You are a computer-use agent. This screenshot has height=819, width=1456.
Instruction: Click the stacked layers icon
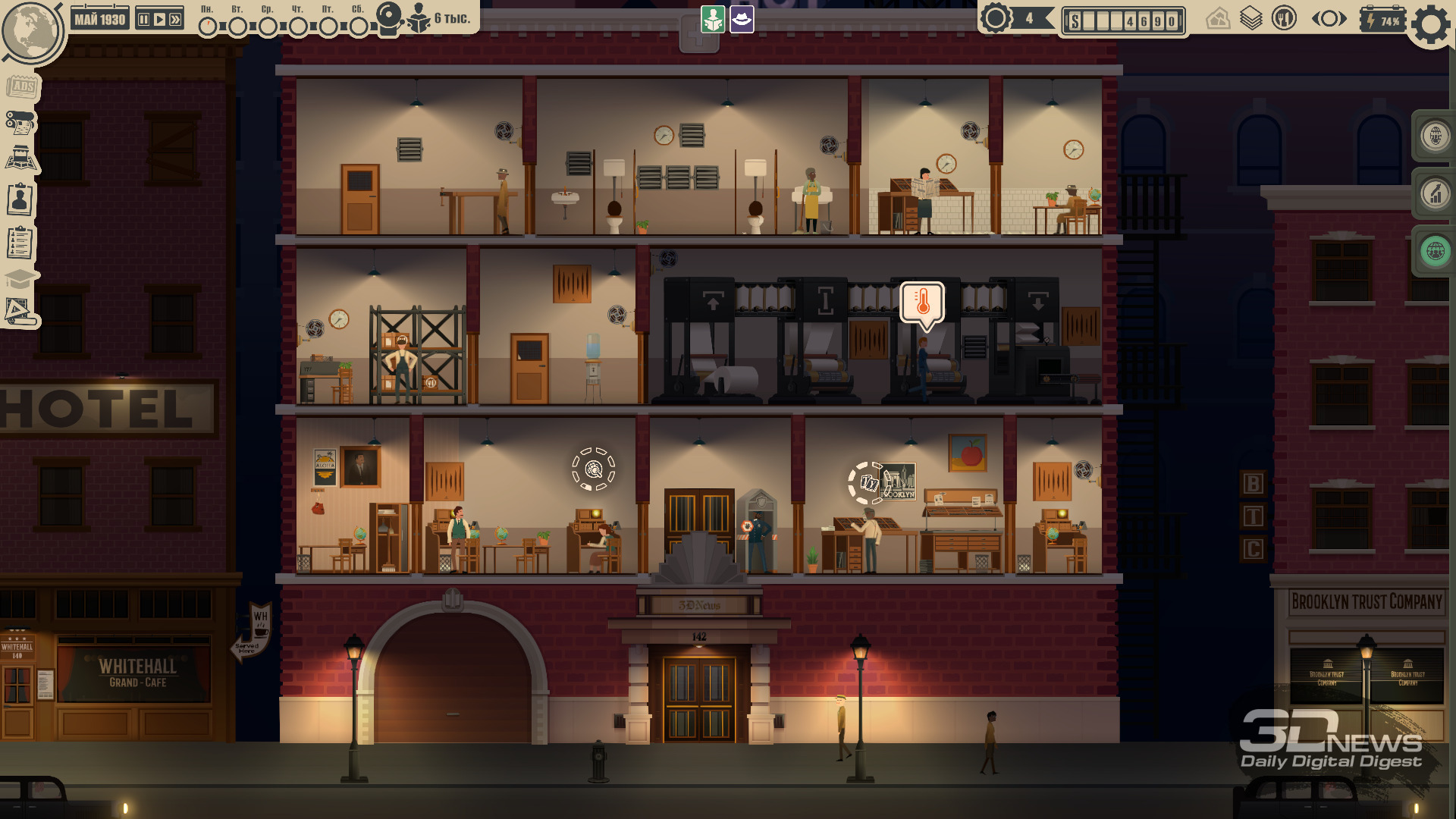1250,18
